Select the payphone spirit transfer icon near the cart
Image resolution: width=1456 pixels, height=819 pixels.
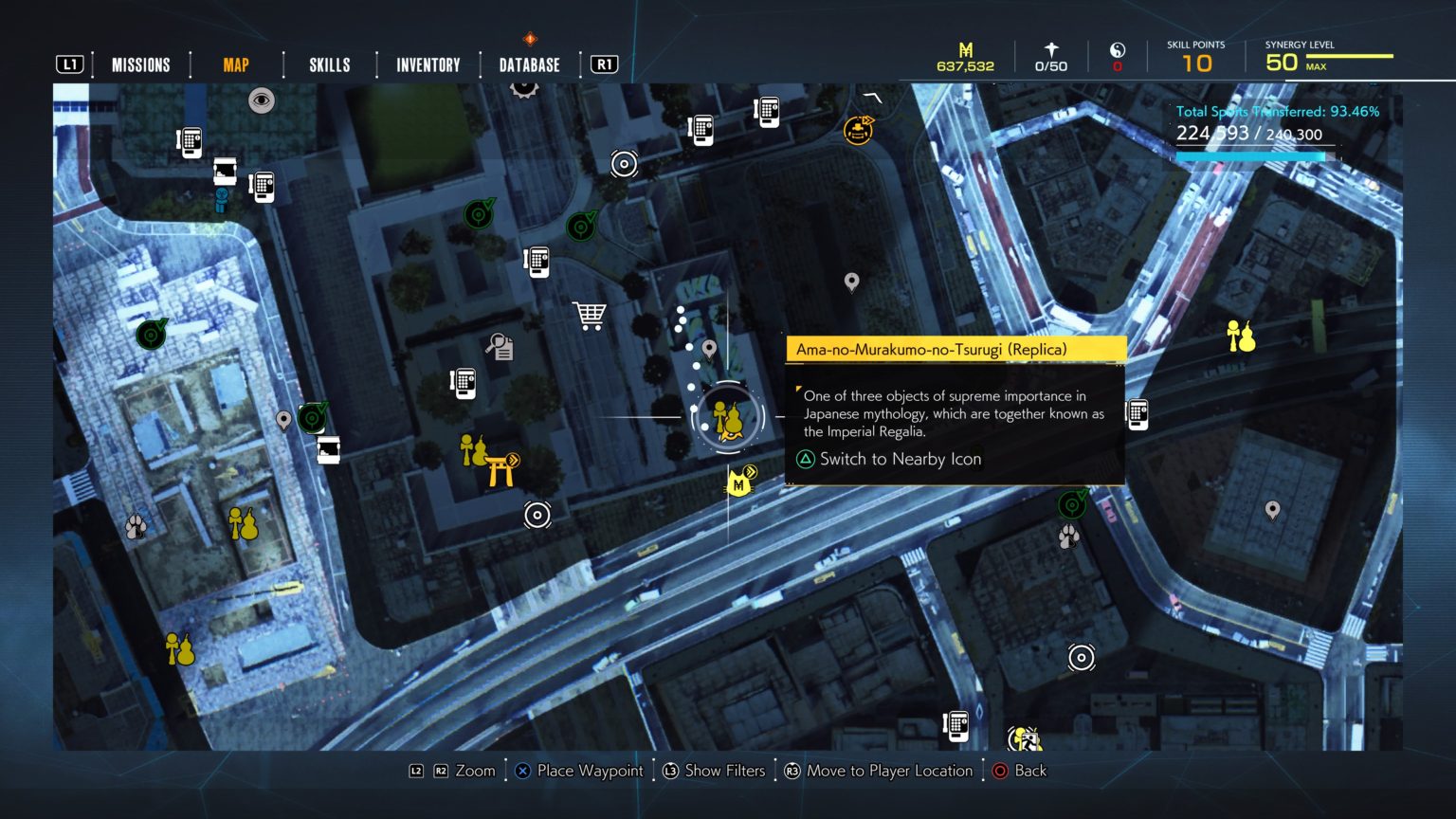click(537, 262)
